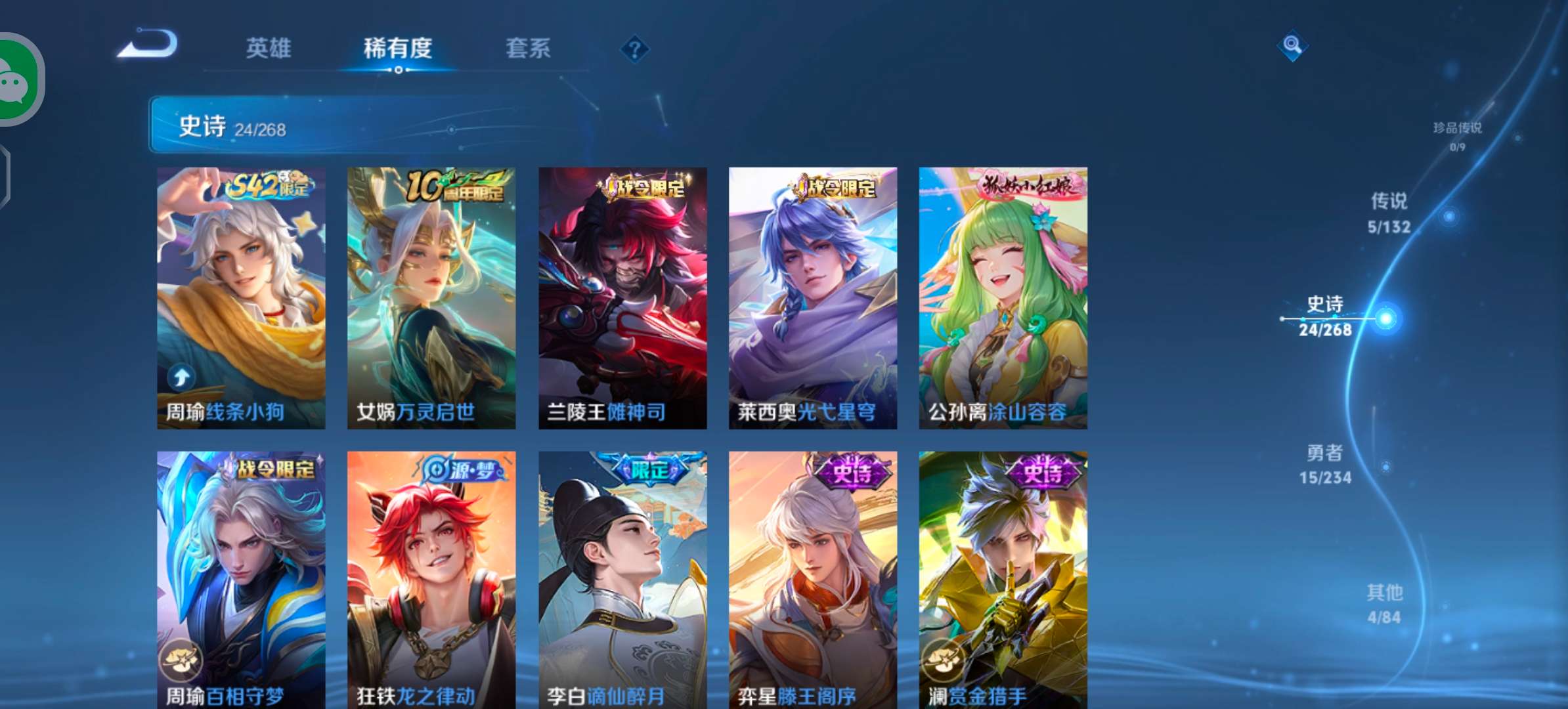Open the 女娲万灵启世 skin card
The width and height of the screenshot is (1568, 709).
(431, 295)
